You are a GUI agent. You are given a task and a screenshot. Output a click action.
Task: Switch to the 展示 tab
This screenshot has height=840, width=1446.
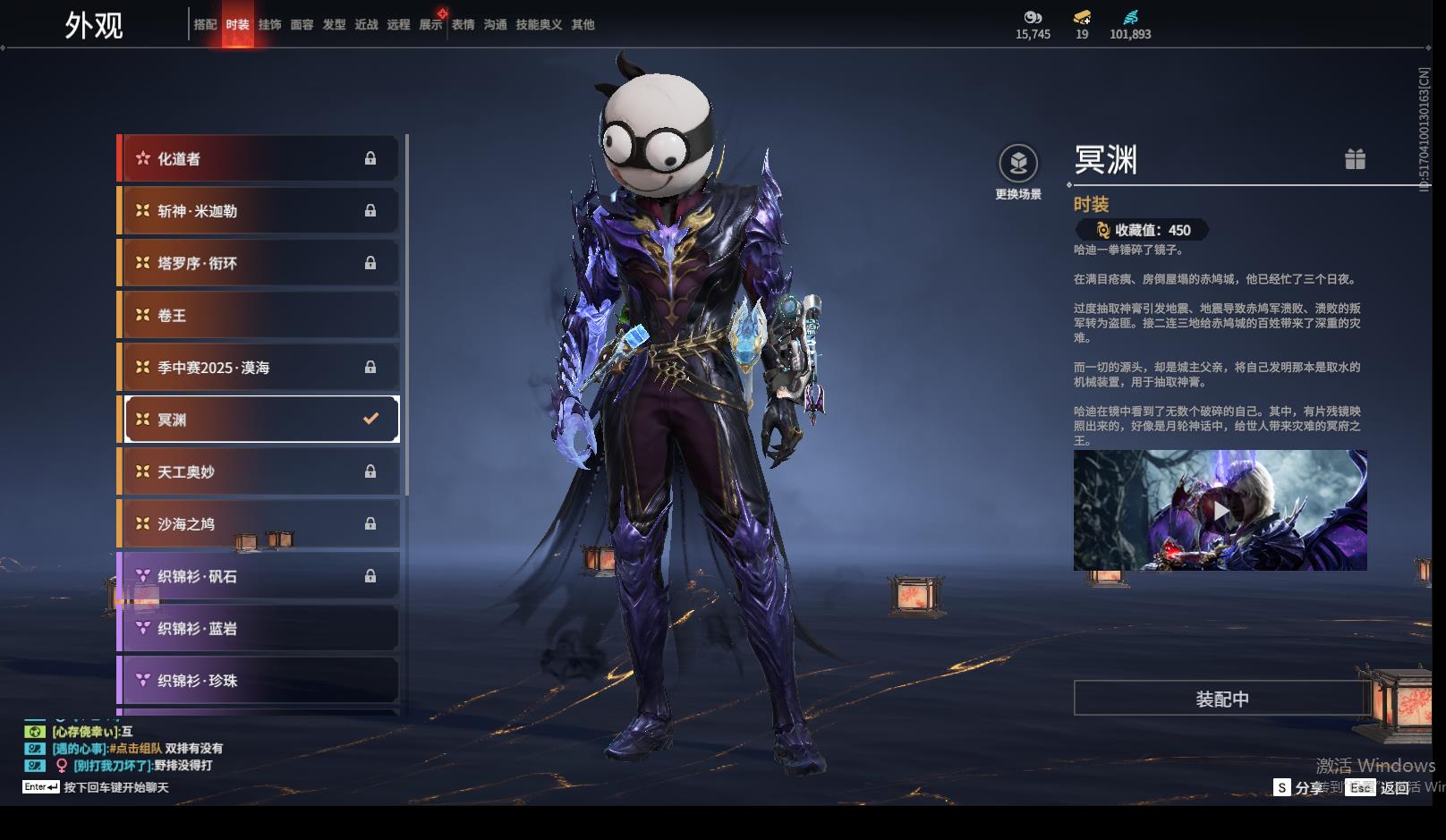[x=430, y=25]
